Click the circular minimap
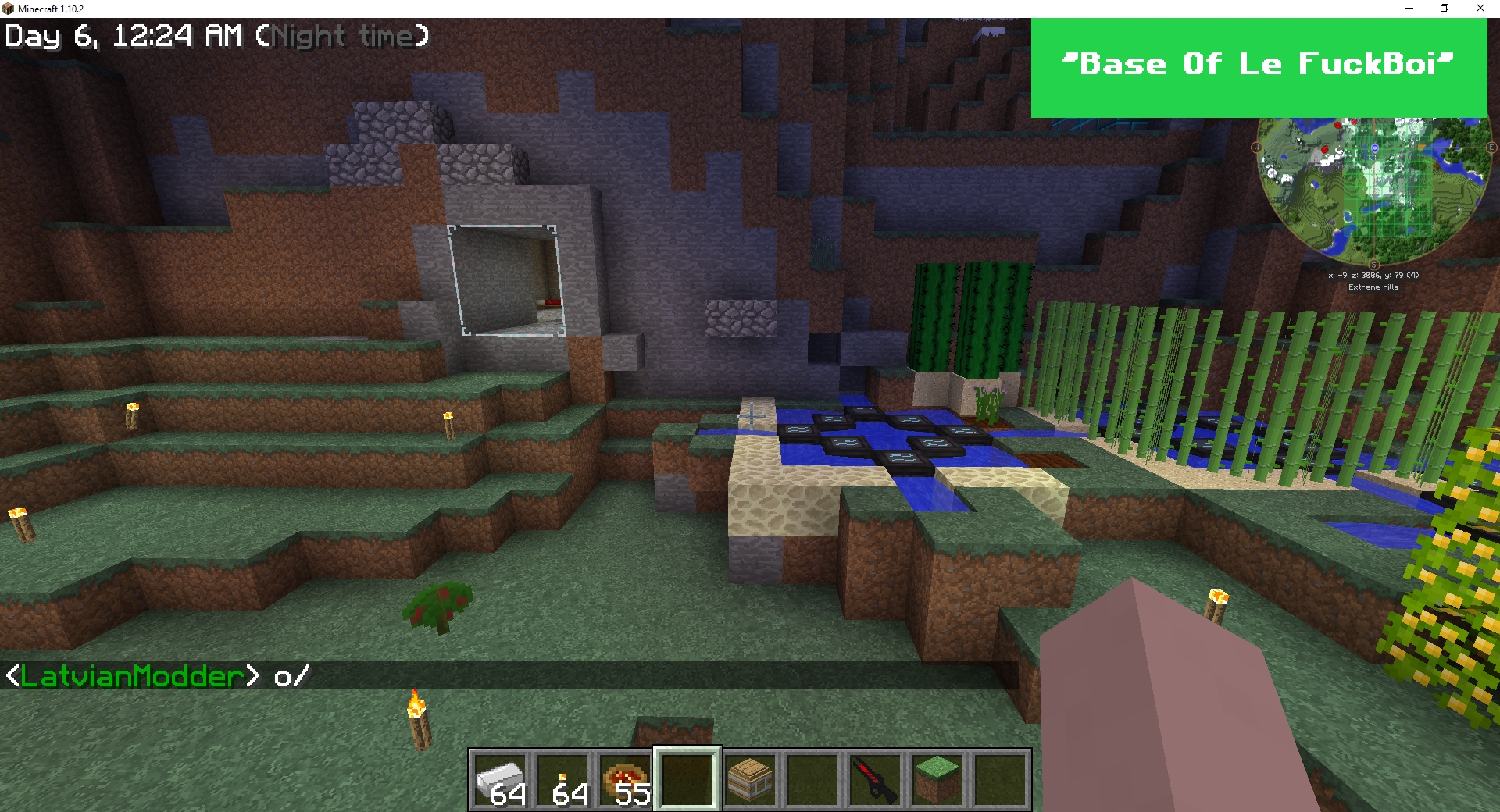Viewport: 1500px width, 812px height. coord(1373,190)
